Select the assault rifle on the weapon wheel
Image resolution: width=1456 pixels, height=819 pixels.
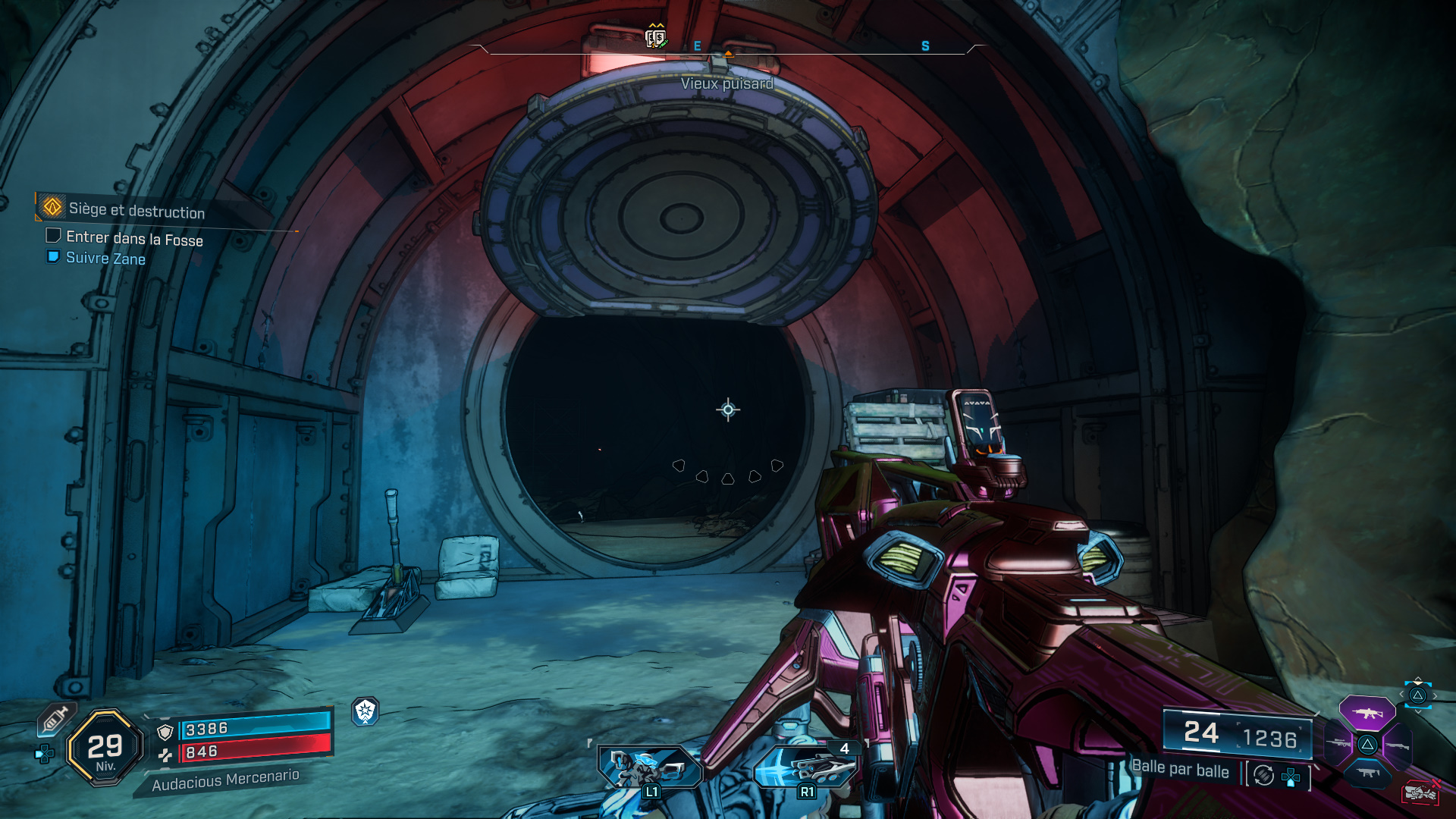pos(1367,713)
